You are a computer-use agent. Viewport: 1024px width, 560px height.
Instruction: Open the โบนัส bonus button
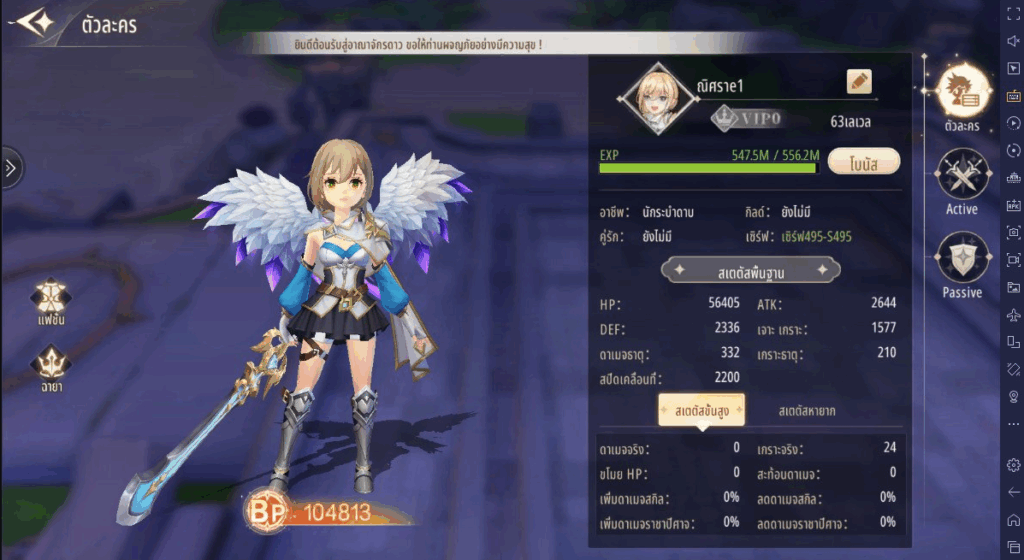tap(864, 162)
